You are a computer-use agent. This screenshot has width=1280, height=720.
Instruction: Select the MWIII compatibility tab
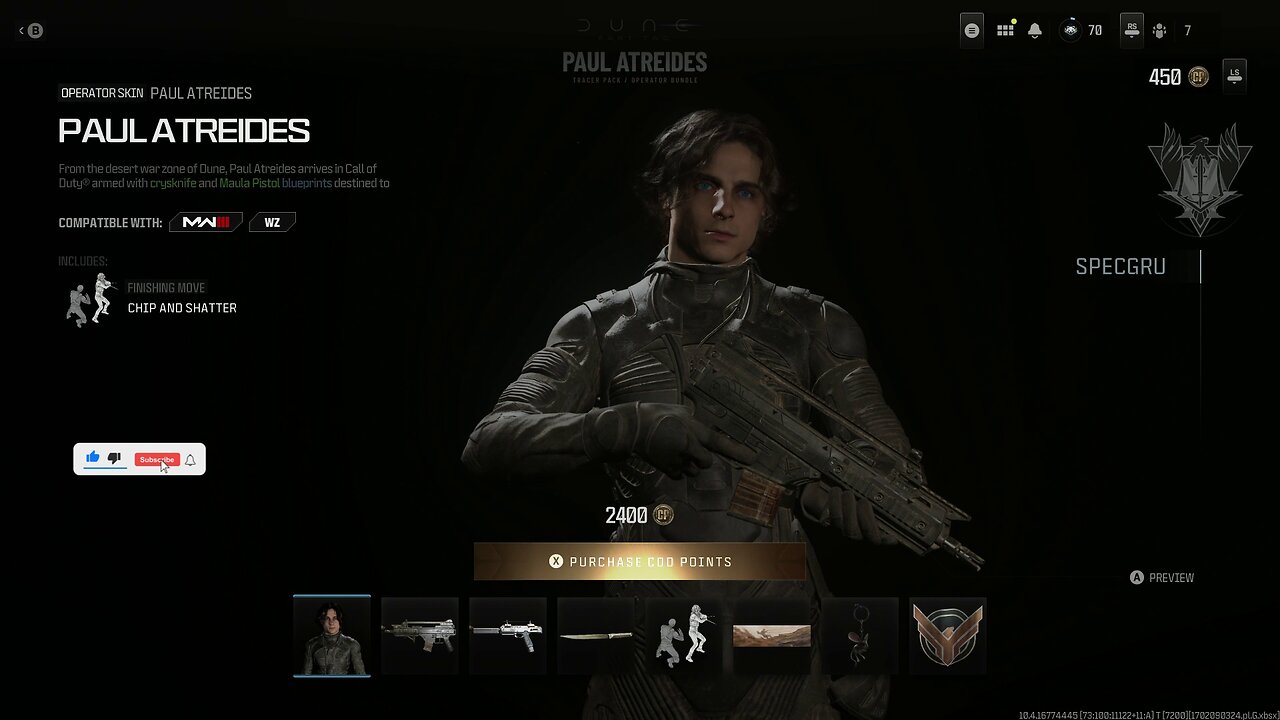205,222
